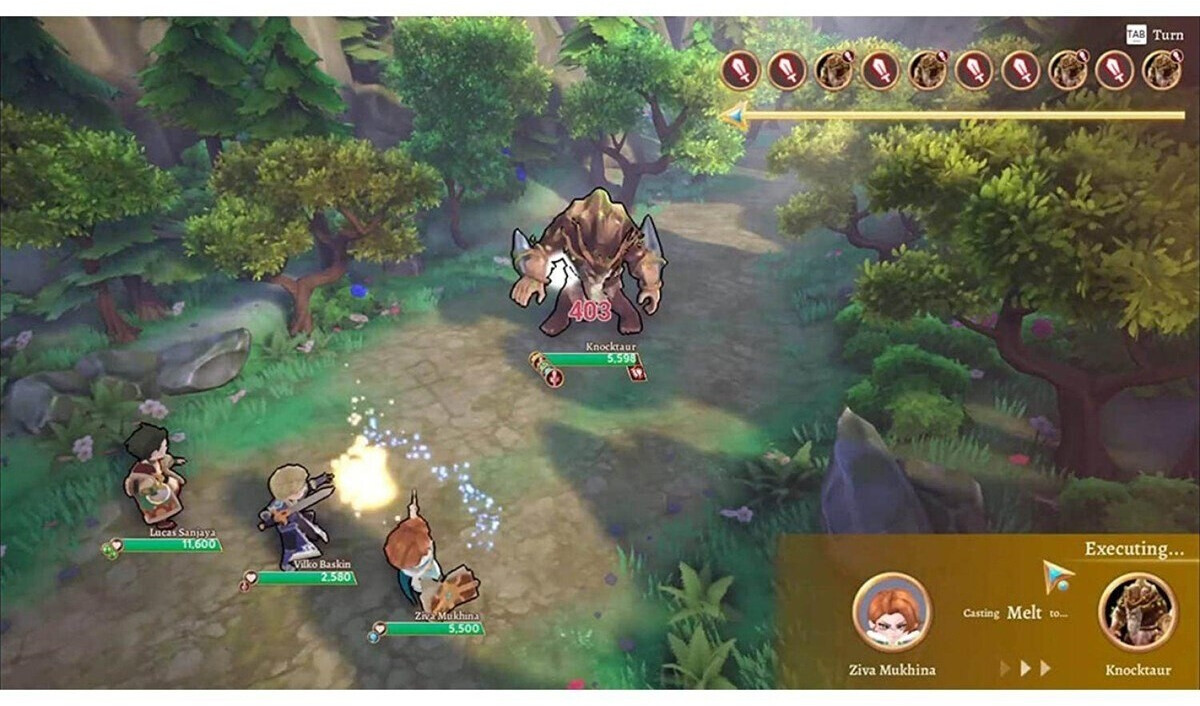The height and width of the screenshot is (706, 1200).
Task: Click the Knocktaur target portrait in the Executing panel
Action: [x=1137, y=612]
